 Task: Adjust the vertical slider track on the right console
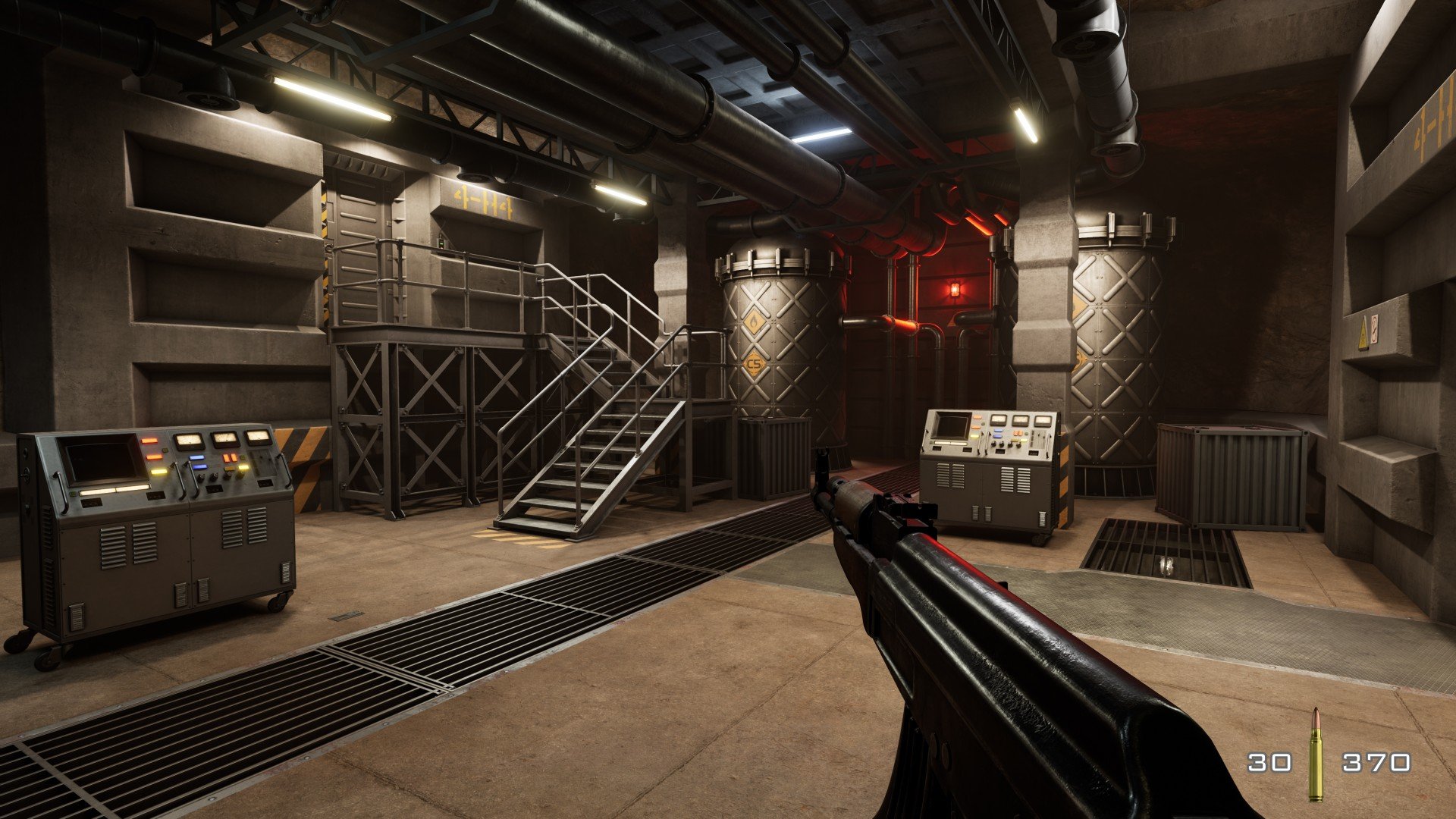(1032, 438)
